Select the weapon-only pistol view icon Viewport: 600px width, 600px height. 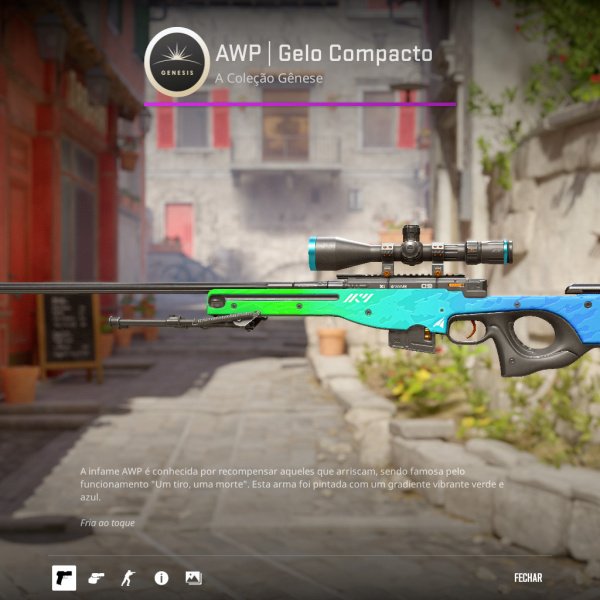(64, 578)
